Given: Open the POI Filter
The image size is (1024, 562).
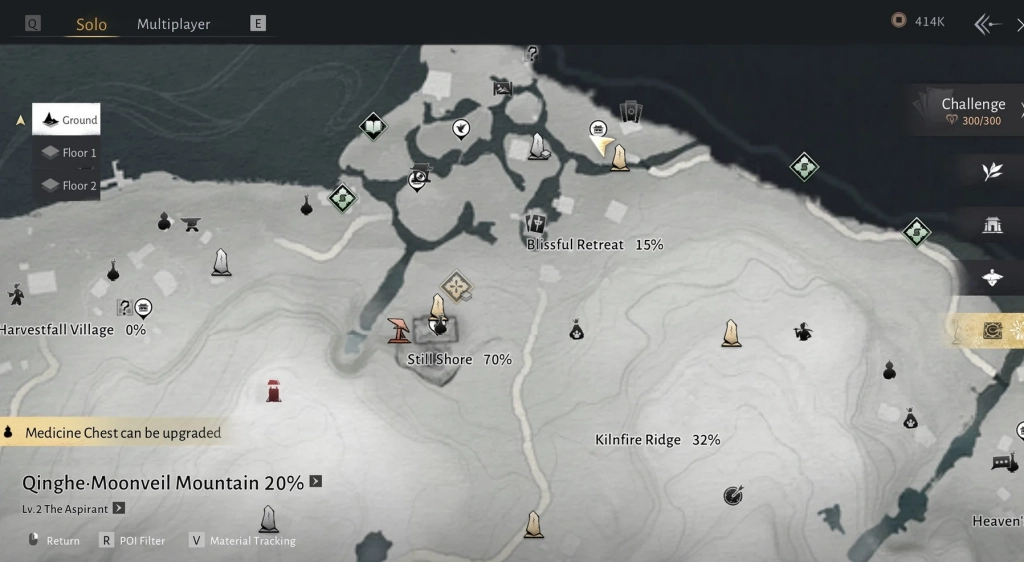Looking at the screenshot, I should pyautogui.click(x=136, y=541).
